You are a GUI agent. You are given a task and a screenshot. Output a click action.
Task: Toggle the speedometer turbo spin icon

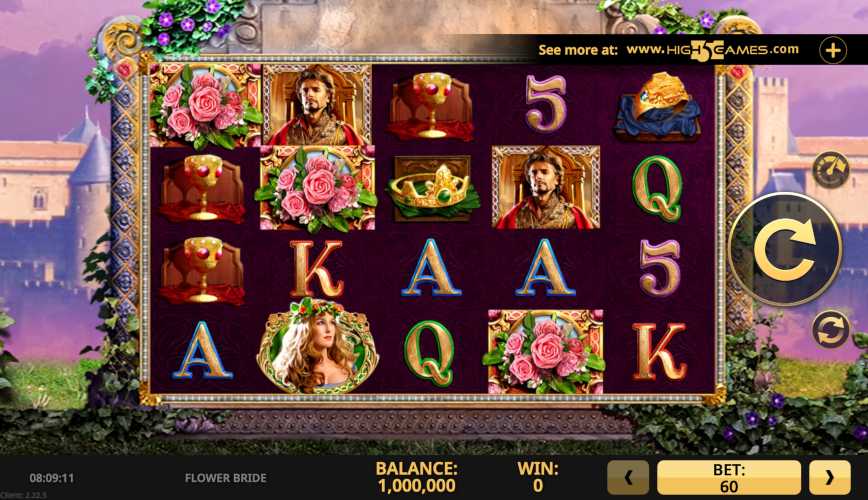click(830, 170)
